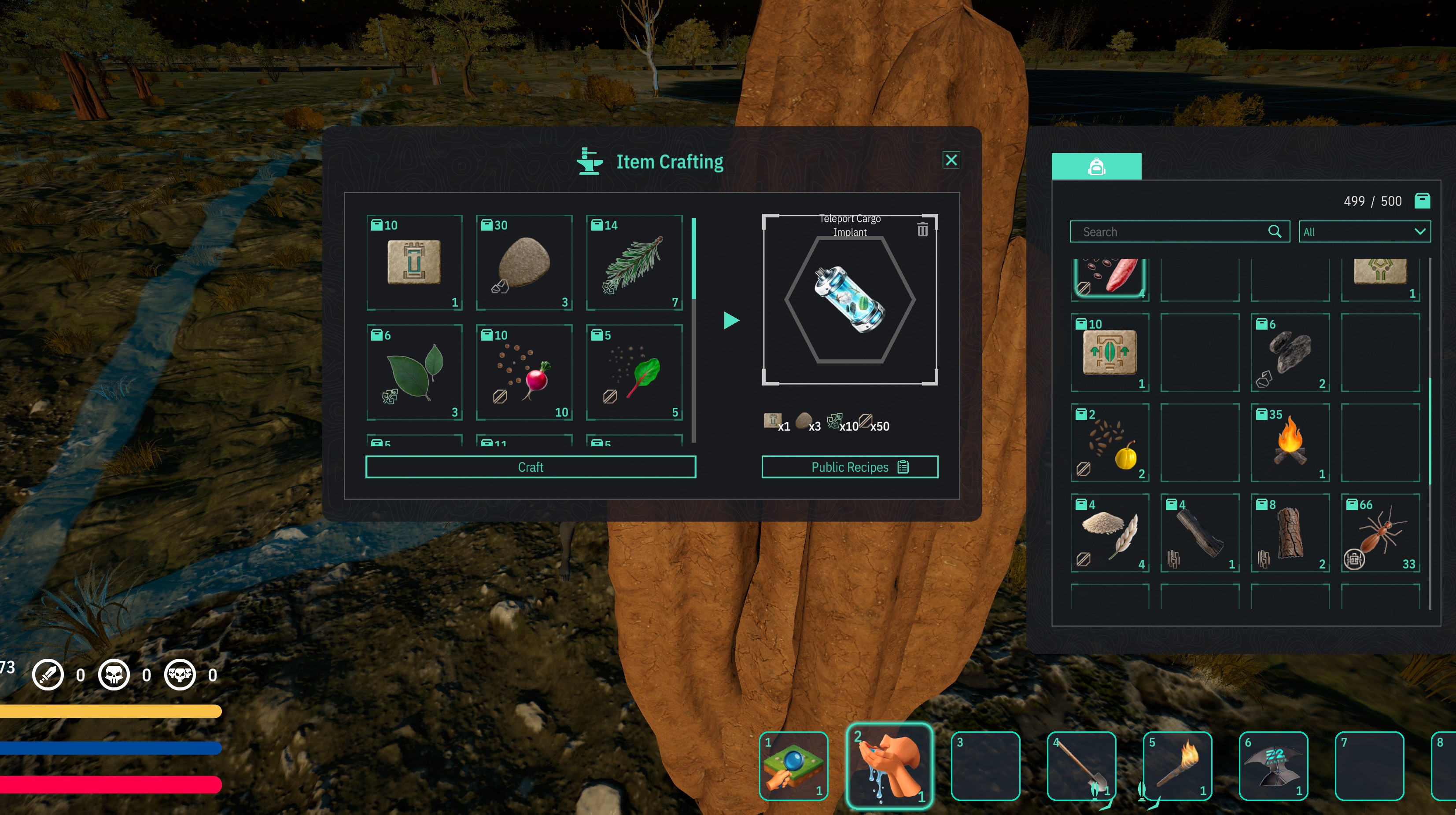
Task: Close the Item Crafting window
Action: tap(951, 160)
